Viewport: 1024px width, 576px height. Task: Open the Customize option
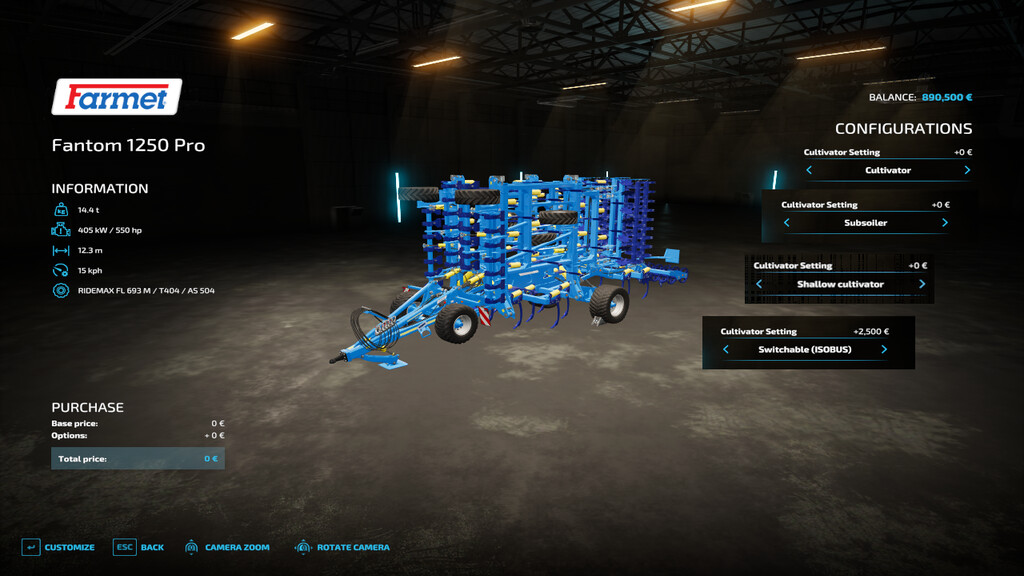58,548
